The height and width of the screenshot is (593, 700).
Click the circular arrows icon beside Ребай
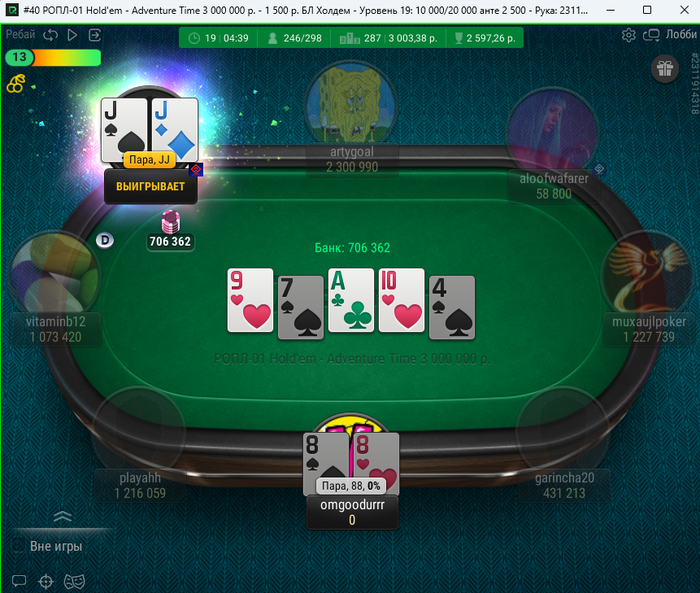pos(50,34)
